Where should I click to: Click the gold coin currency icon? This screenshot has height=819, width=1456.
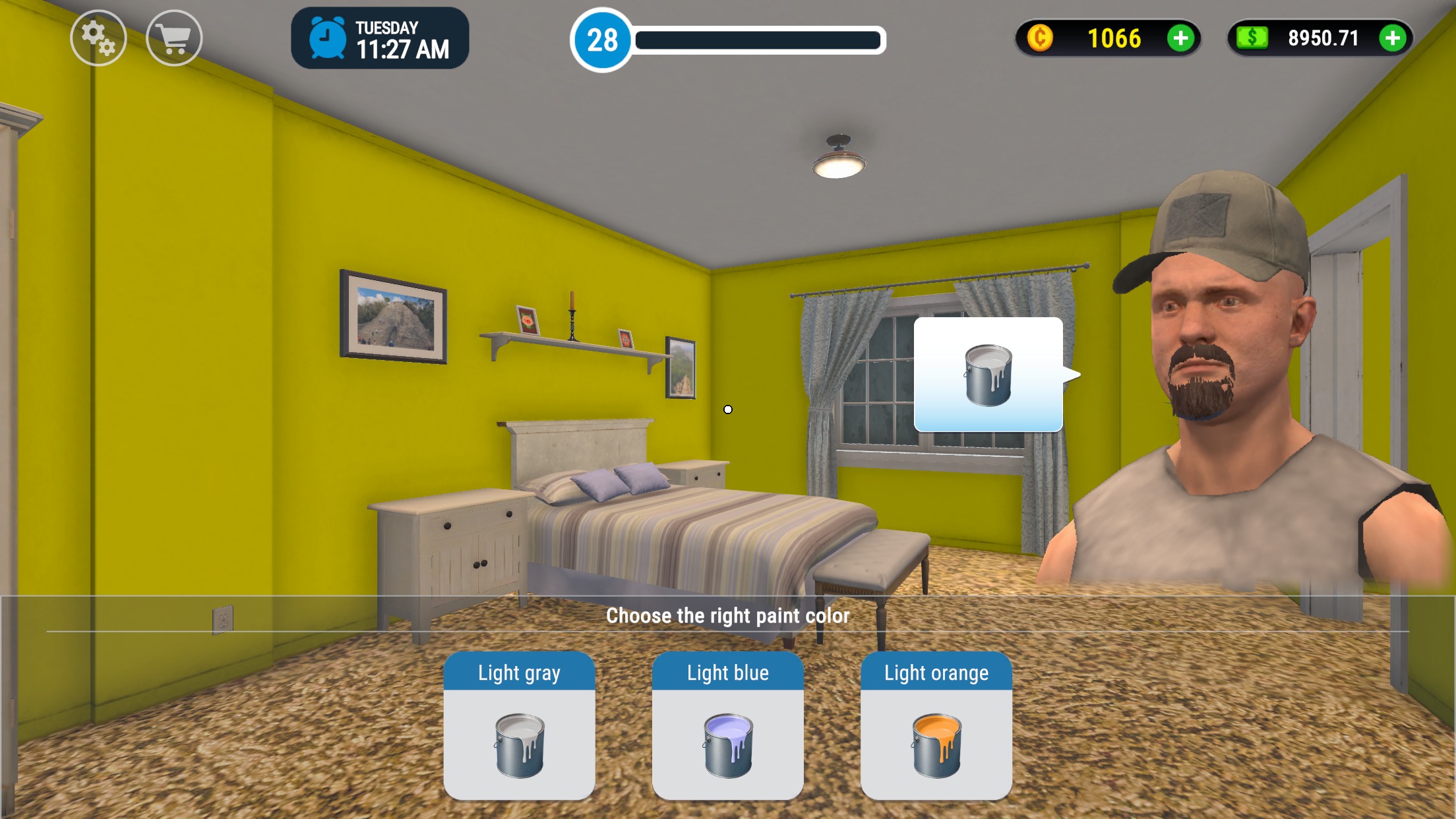coord(1041,39)
